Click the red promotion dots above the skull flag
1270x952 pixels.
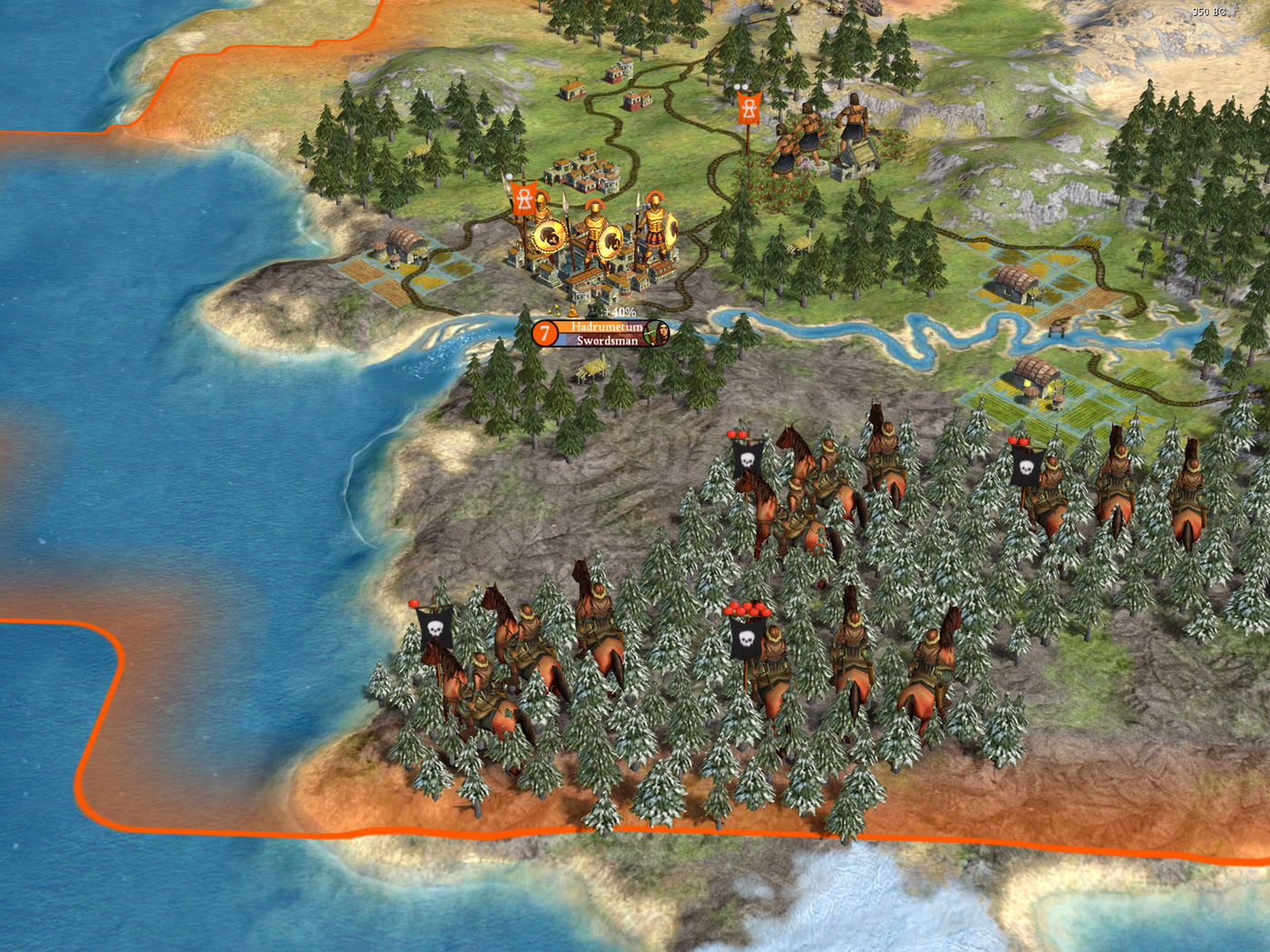(x=746, y=609)
